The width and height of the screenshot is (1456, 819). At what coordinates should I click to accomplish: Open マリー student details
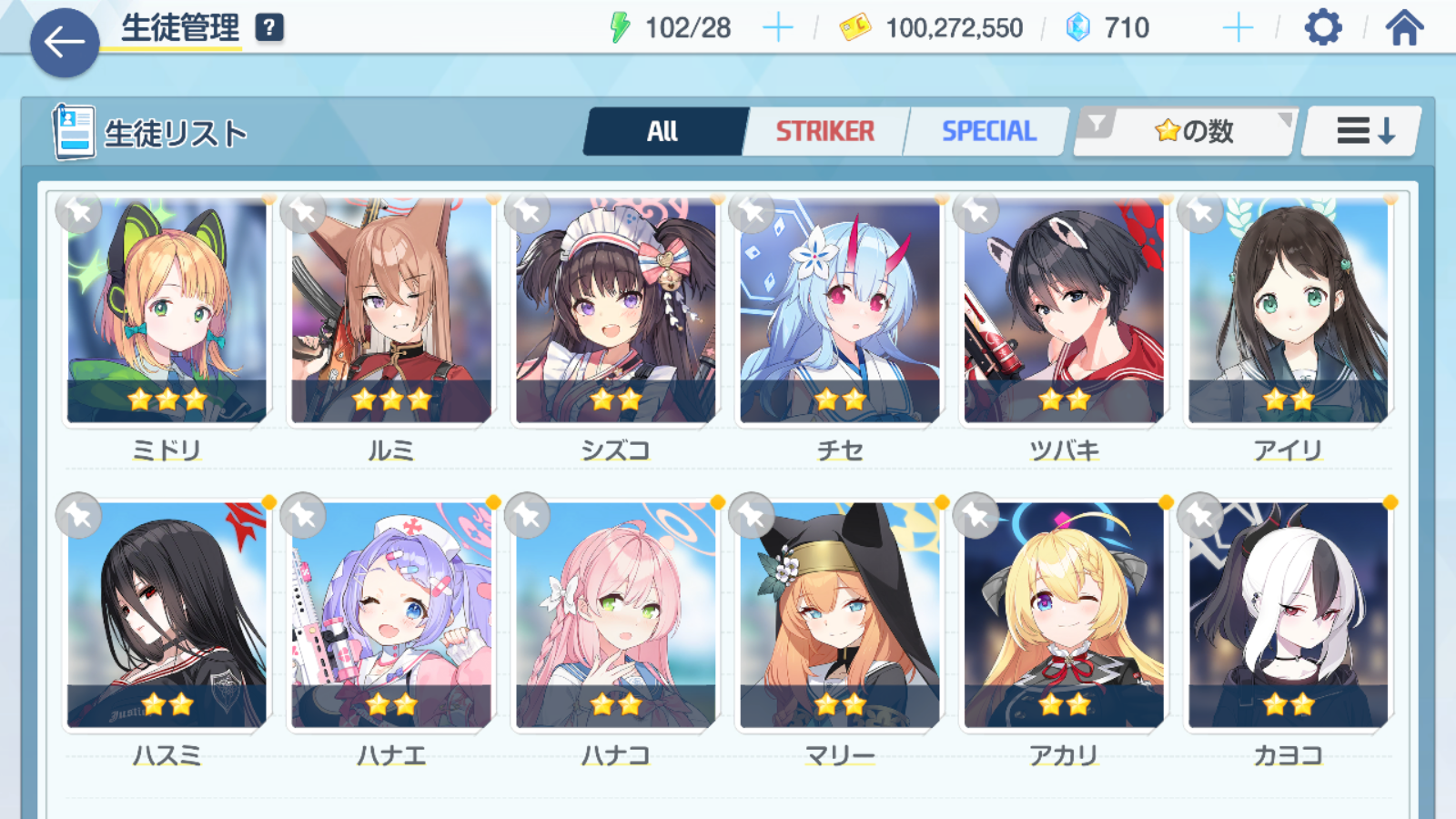[840, 616]
